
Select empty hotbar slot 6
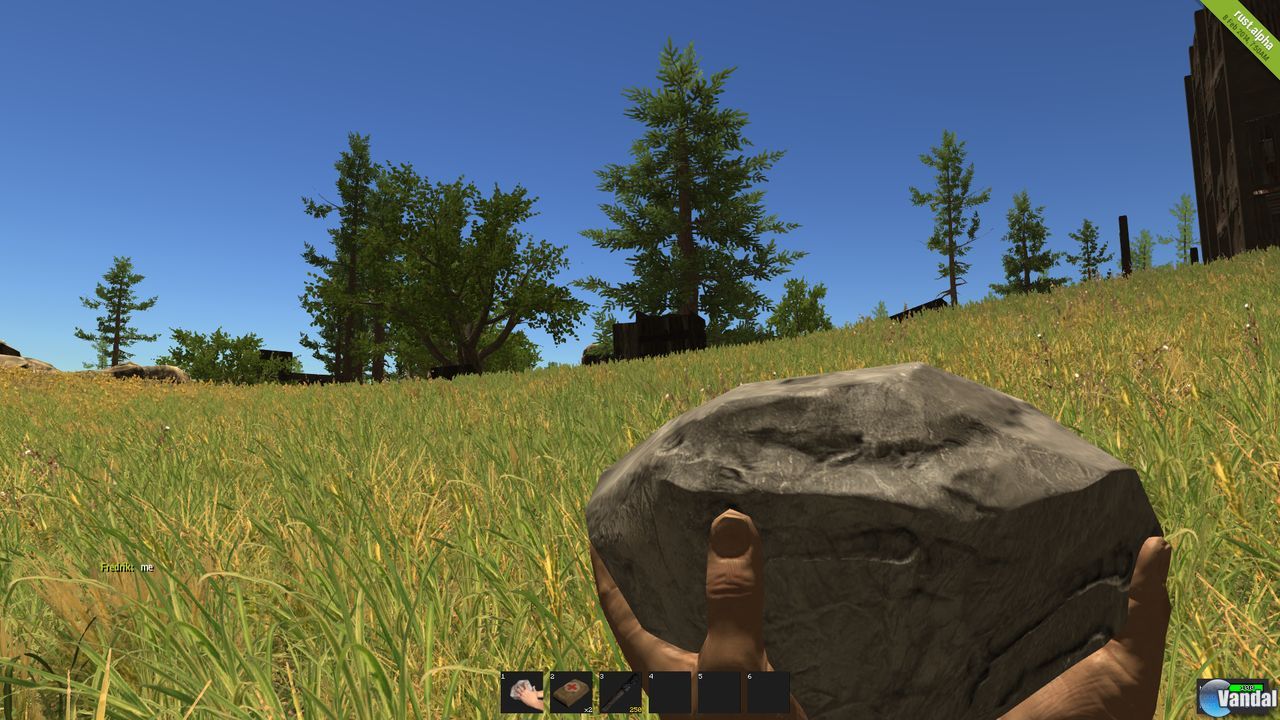pos(765,692)
